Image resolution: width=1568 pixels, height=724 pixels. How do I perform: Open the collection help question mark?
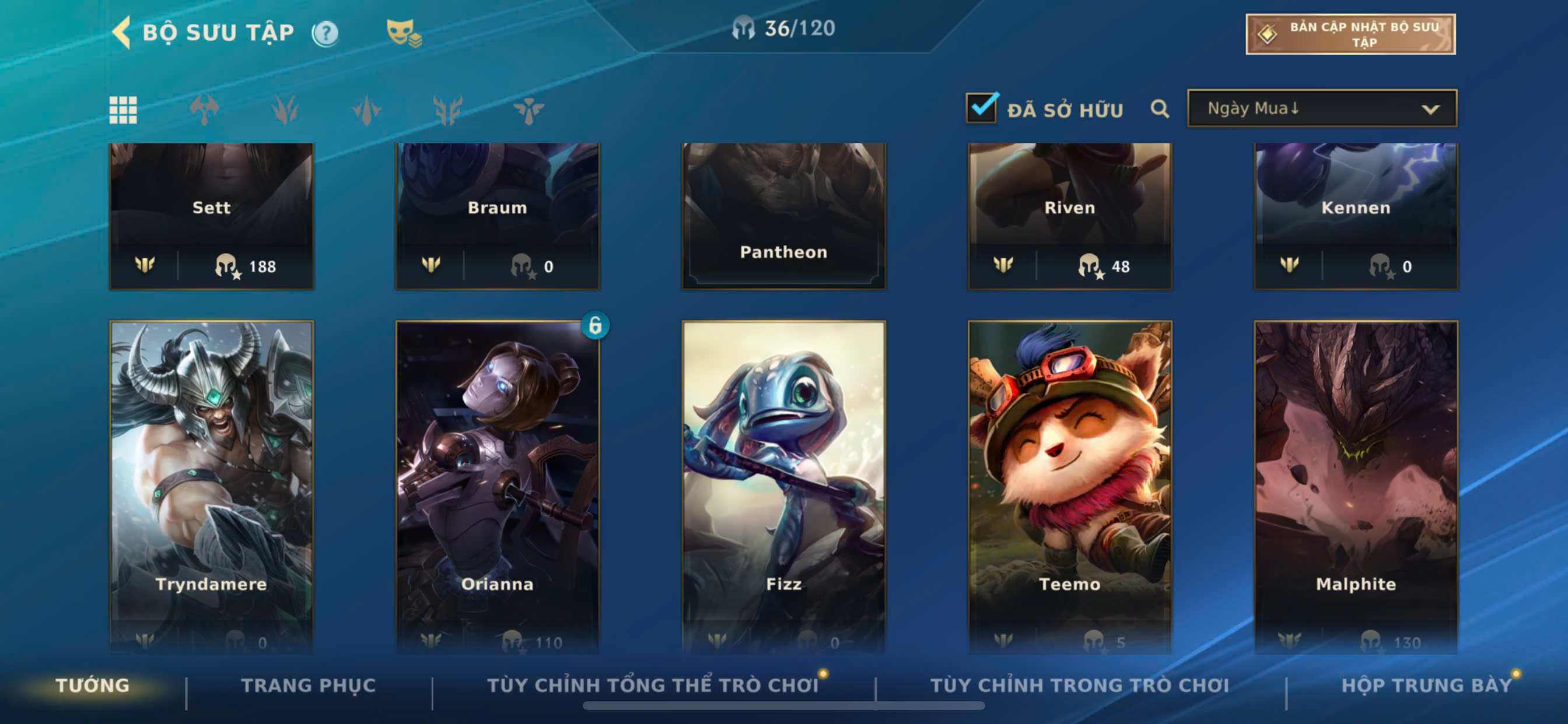tap(325, 33)
